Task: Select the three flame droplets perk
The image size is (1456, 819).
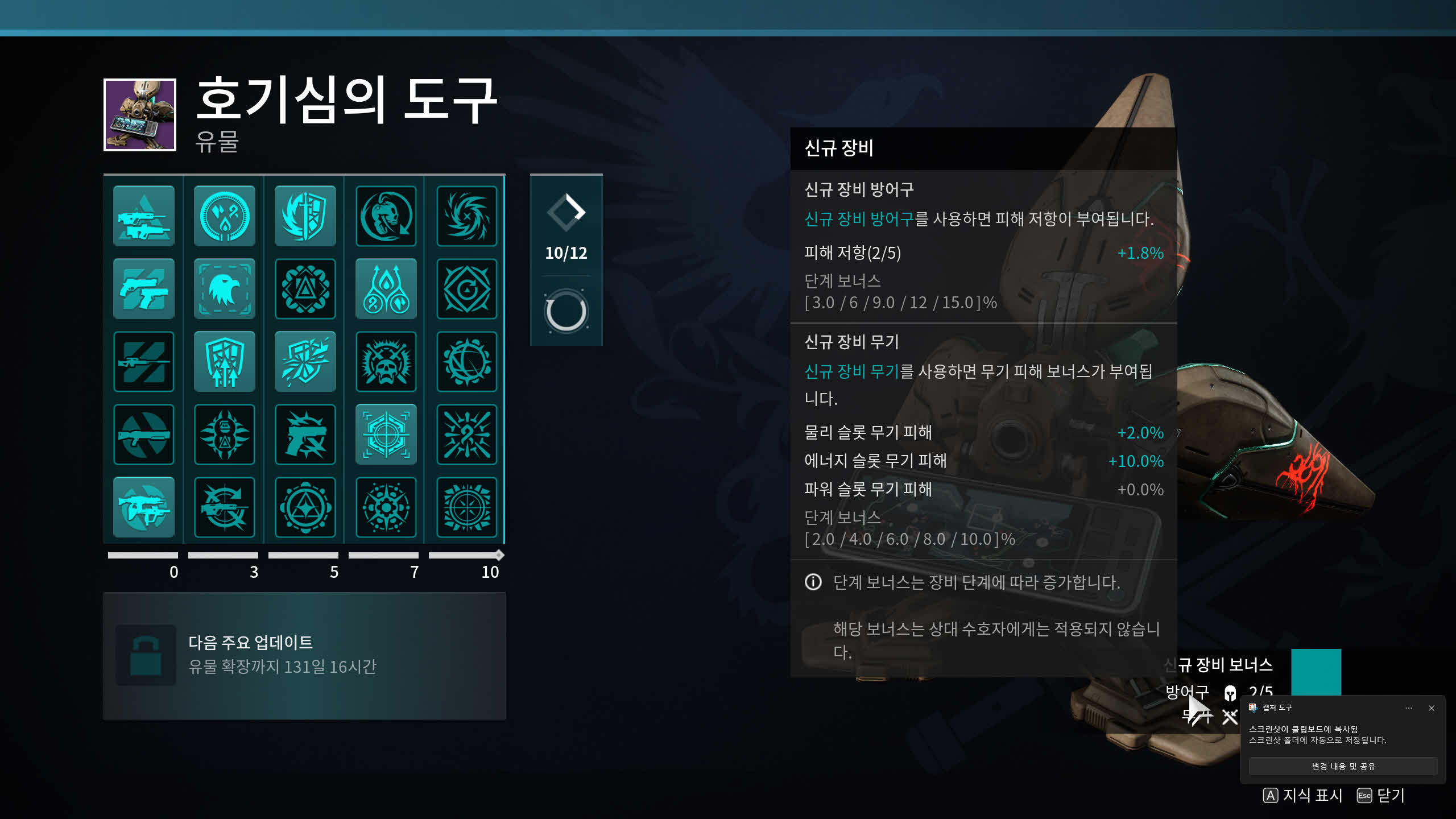Action: (386, 289)
